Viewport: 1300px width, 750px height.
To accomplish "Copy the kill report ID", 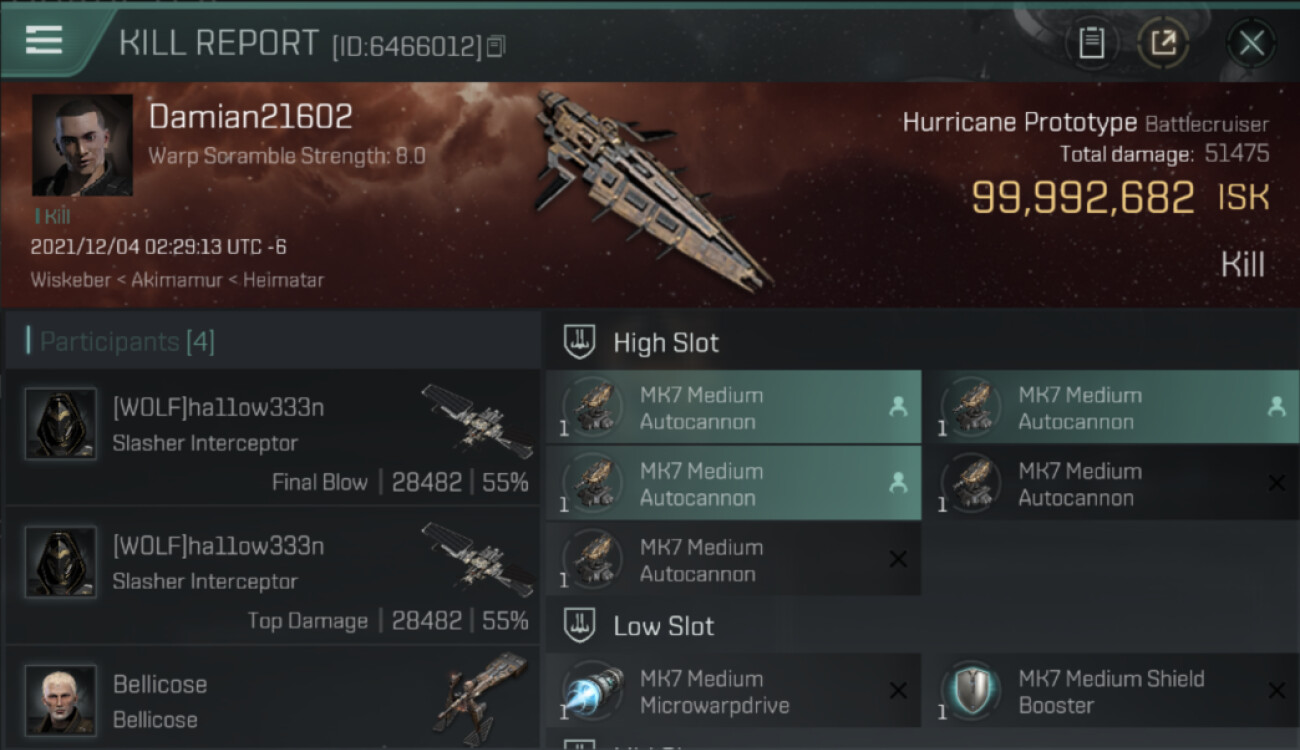I will tap(496, 46).
